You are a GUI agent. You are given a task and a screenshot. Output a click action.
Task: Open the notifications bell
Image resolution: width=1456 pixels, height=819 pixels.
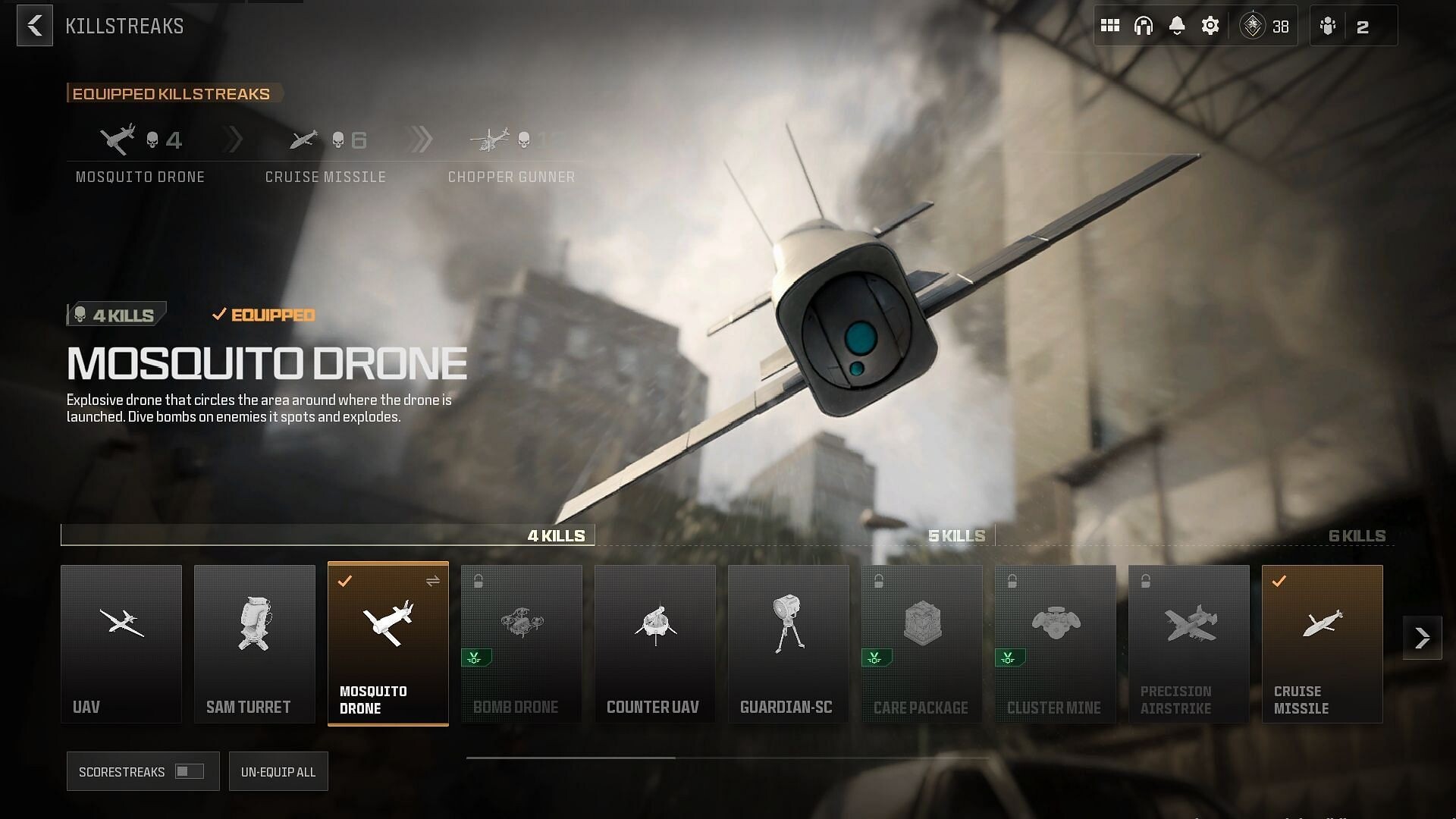pos(1176,25)
